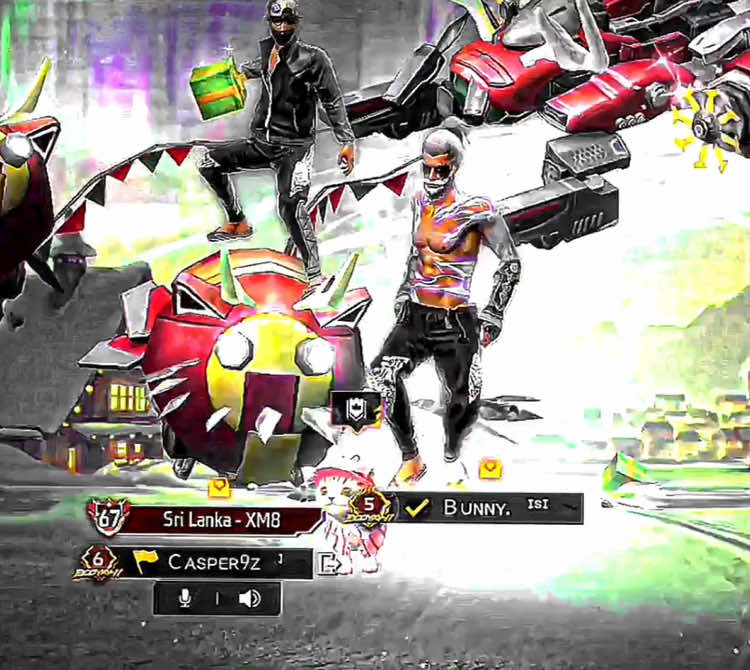Toggle the speaker sound
Image resolution: width=750 pixels, height=670 pixels.
[x=249, y=599]
